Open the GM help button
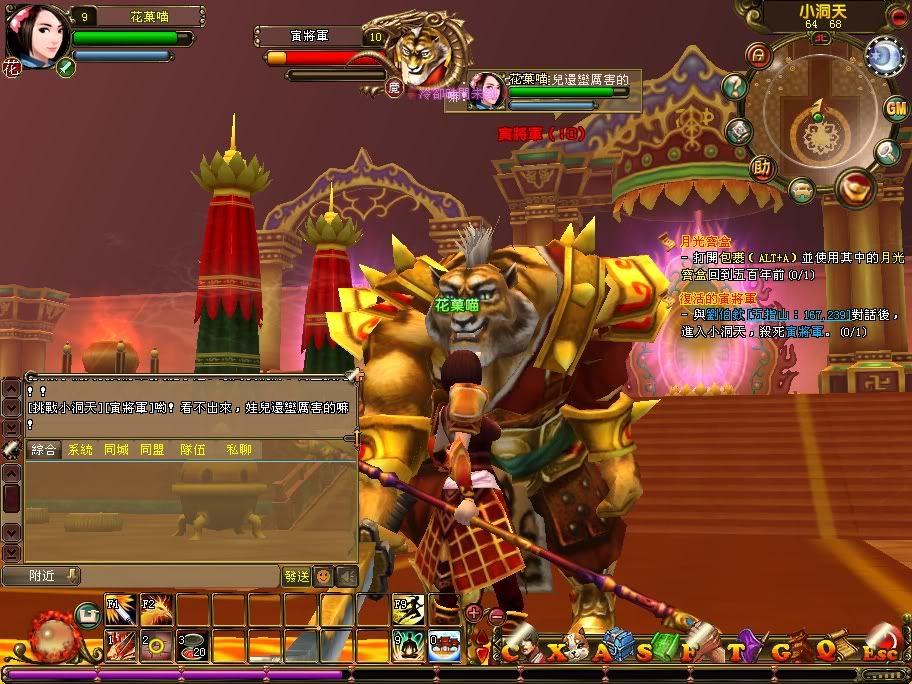 click(x=895, y=108)
